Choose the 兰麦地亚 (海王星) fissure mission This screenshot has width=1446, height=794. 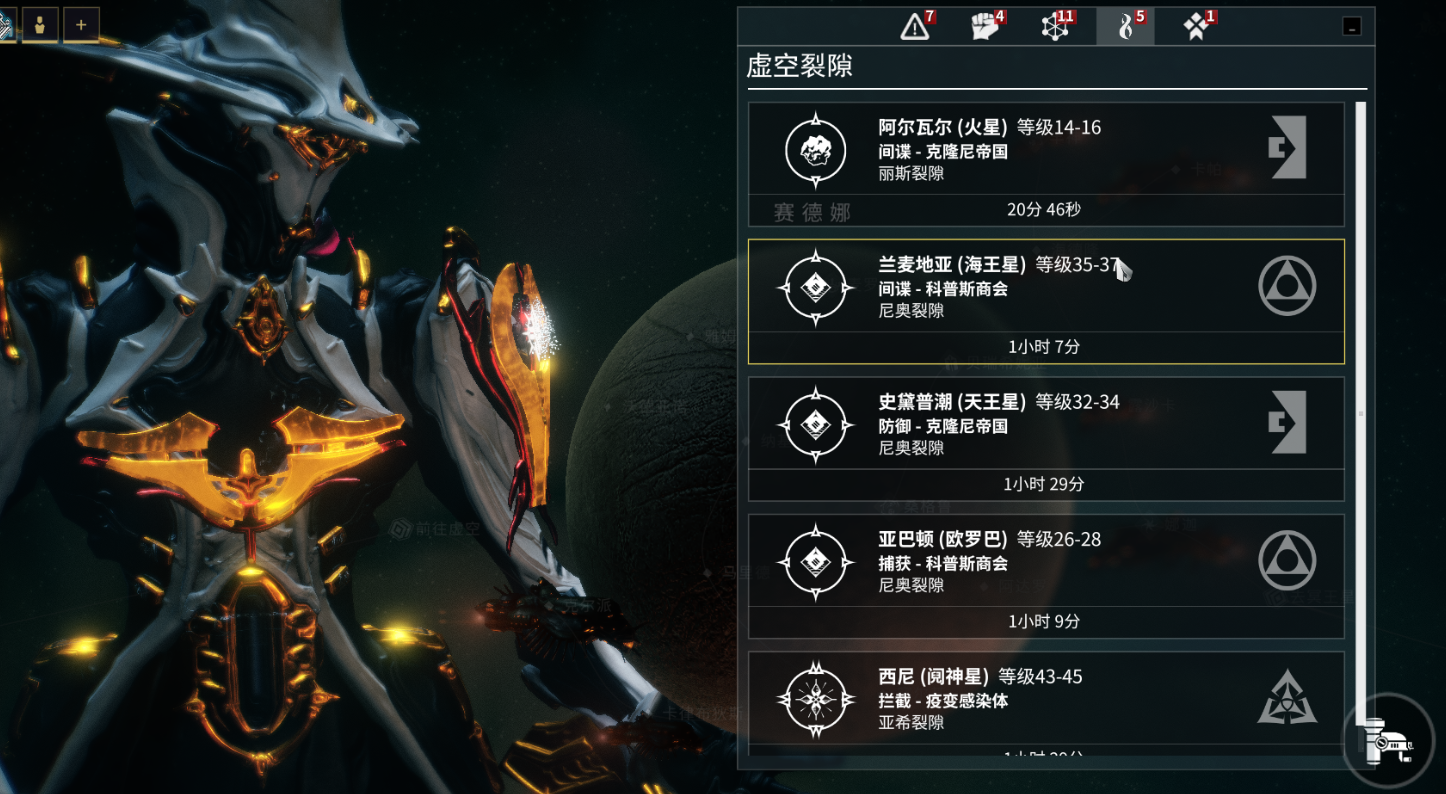point(1045,301)
